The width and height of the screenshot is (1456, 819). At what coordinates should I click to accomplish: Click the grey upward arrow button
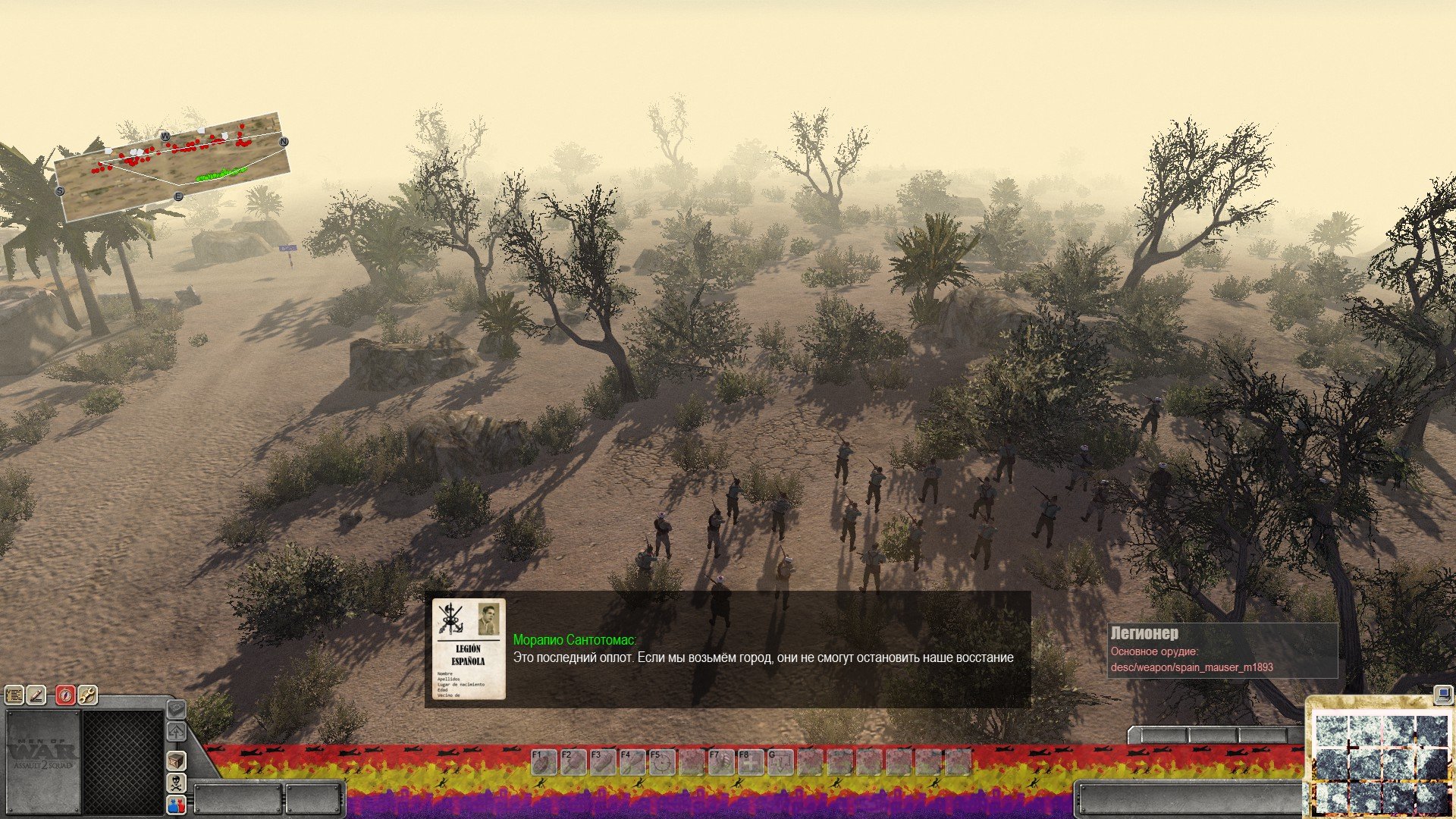point(176,732)
